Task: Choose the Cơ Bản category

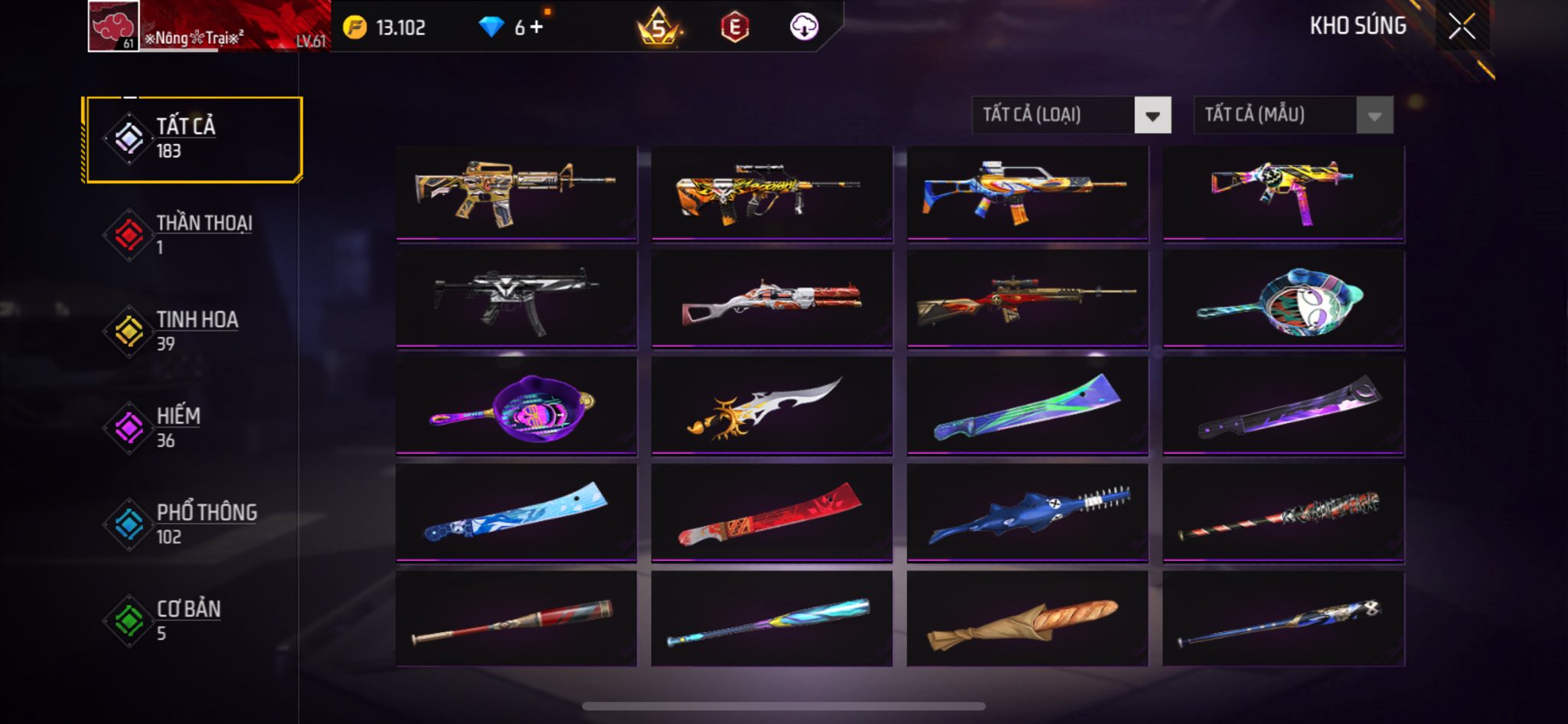Action: (194, 621)
